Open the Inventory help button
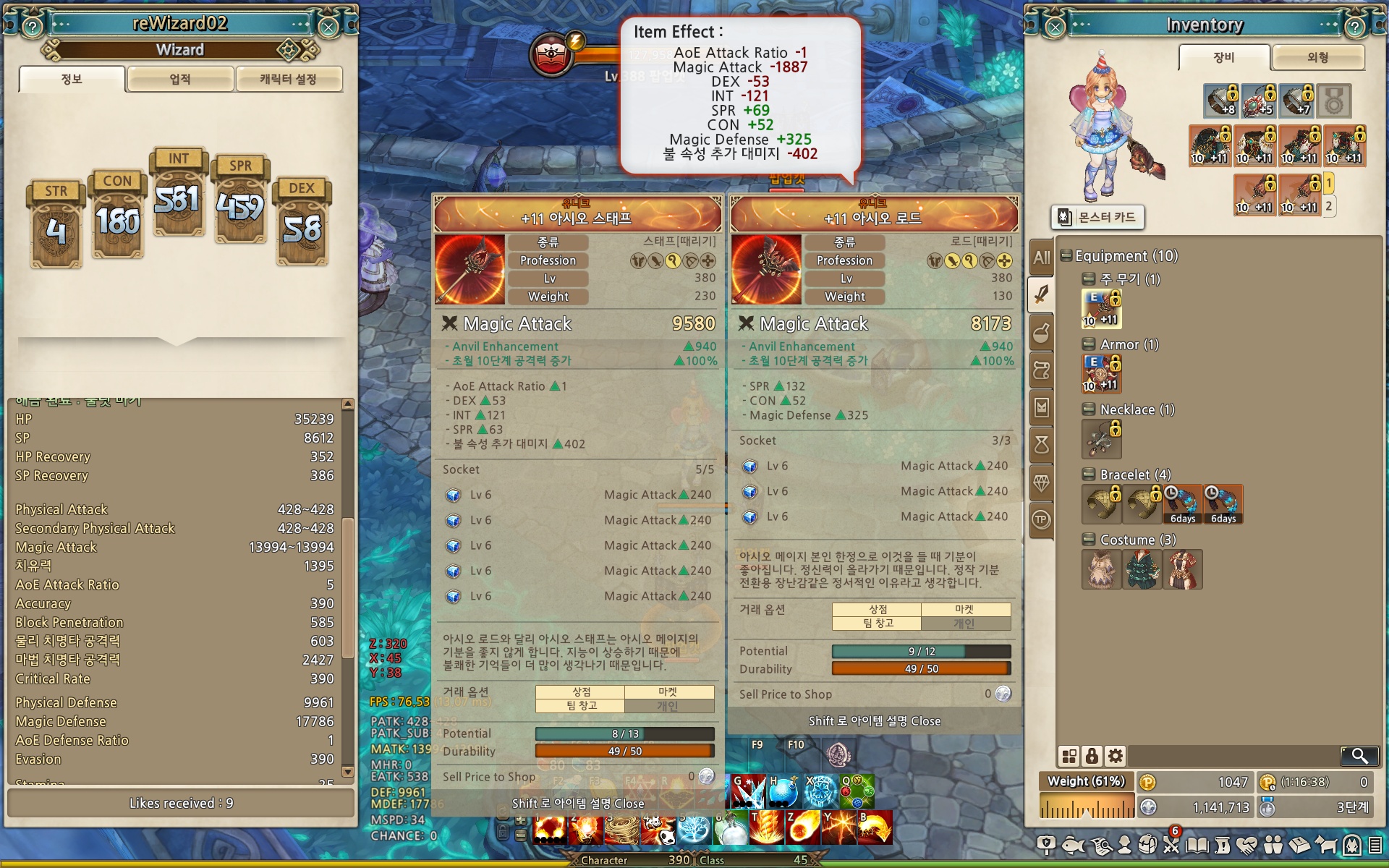 click(x=1354, y=27)
